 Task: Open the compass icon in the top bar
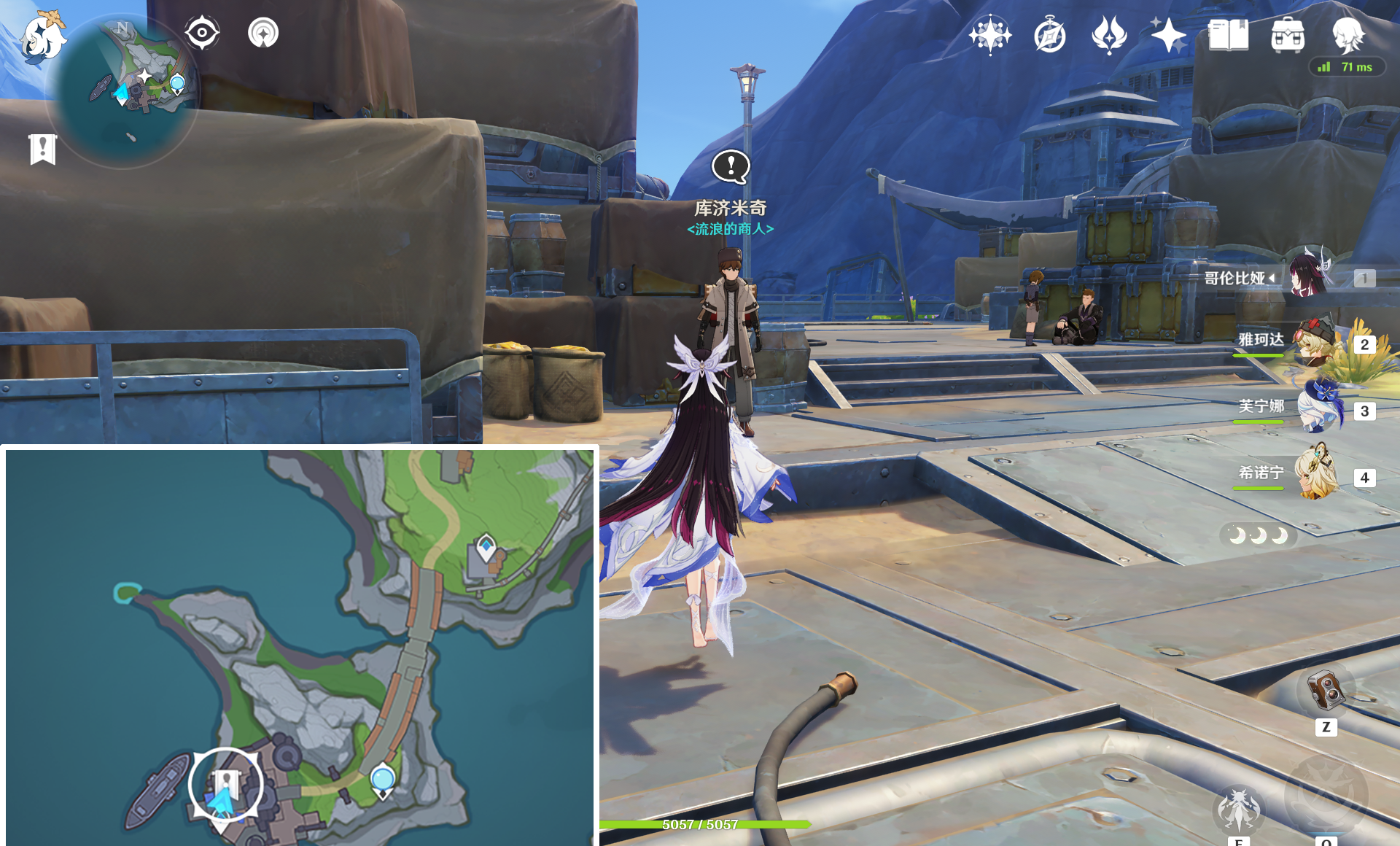1050,35
